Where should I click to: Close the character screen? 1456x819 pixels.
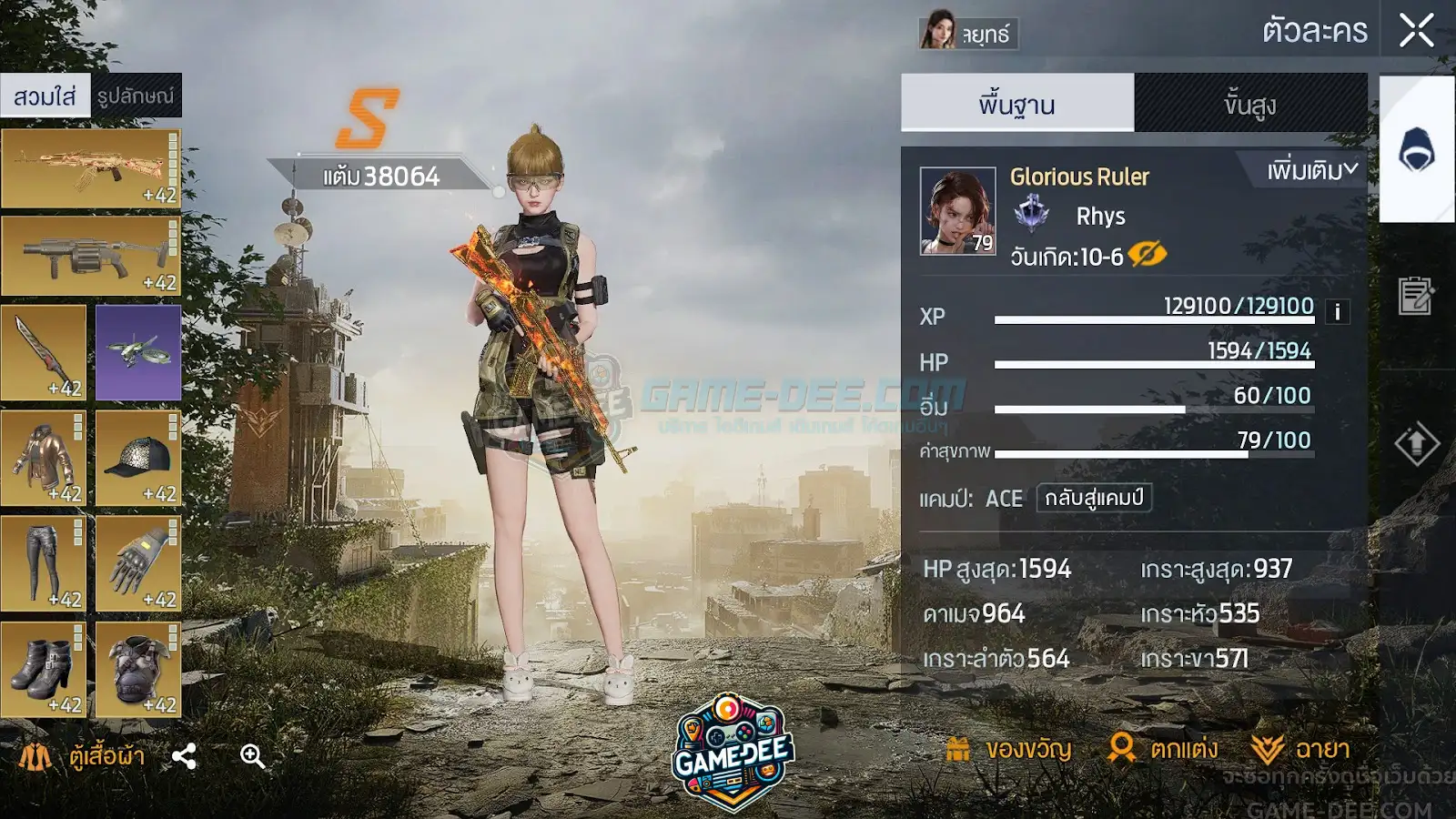pos(1417,30)
